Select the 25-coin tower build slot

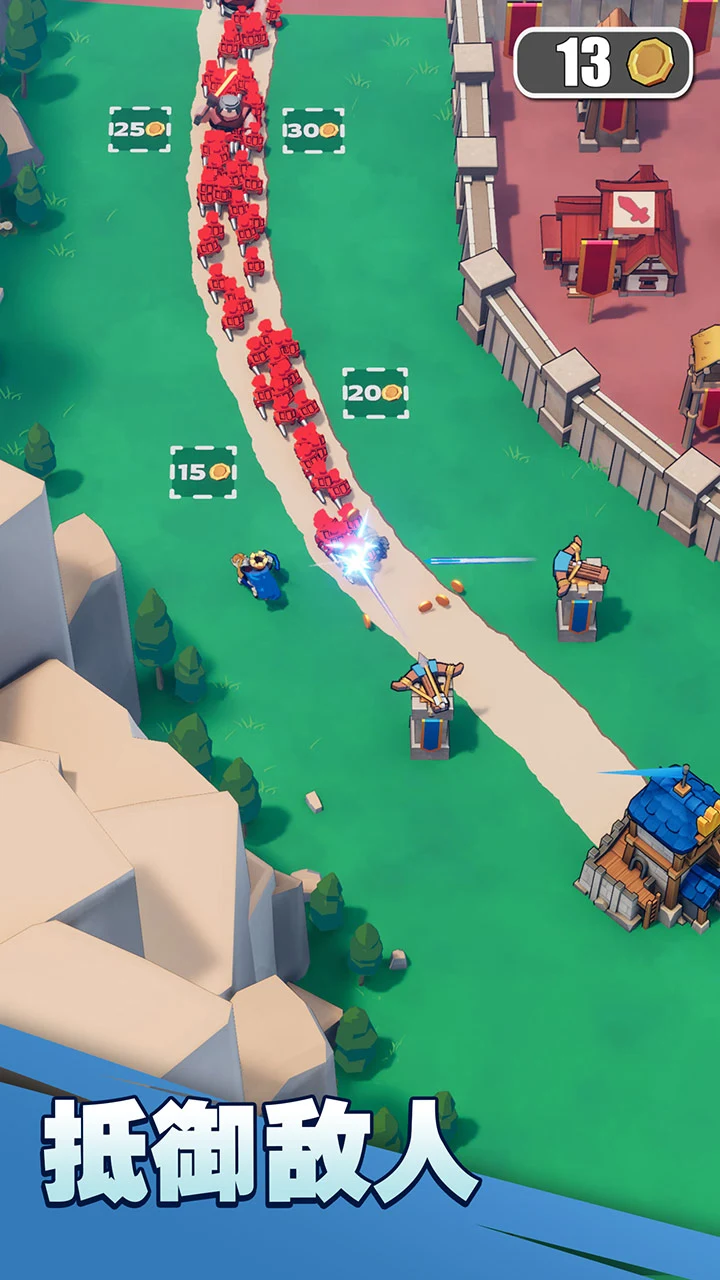139,130
